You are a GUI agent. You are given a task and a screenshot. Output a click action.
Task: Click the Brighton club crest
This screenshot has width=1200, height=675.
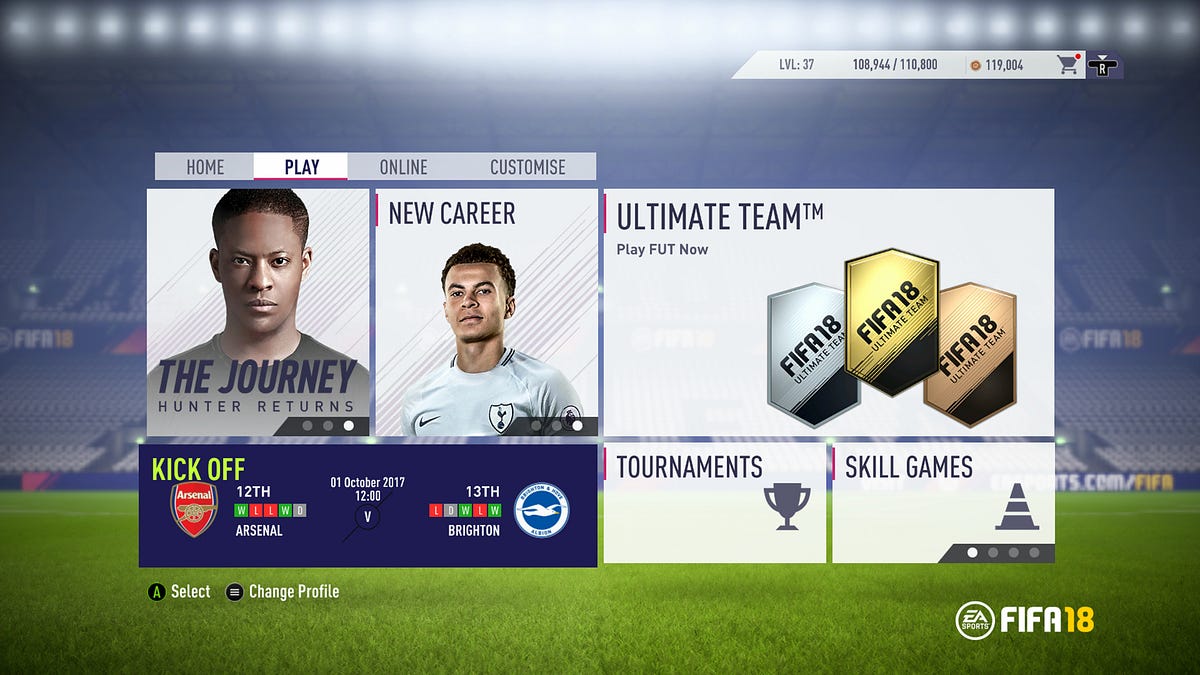[541, 510]
